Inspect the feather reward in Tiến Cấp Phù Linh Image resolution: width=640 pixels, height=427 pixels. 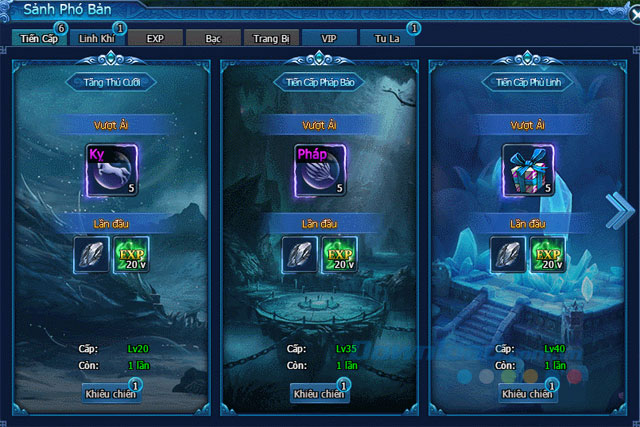pyautogui.click(x=508, y=254)
